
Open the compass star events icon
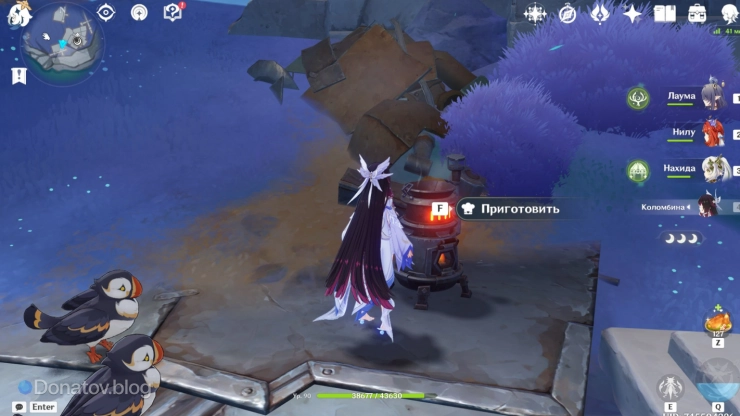536,13
